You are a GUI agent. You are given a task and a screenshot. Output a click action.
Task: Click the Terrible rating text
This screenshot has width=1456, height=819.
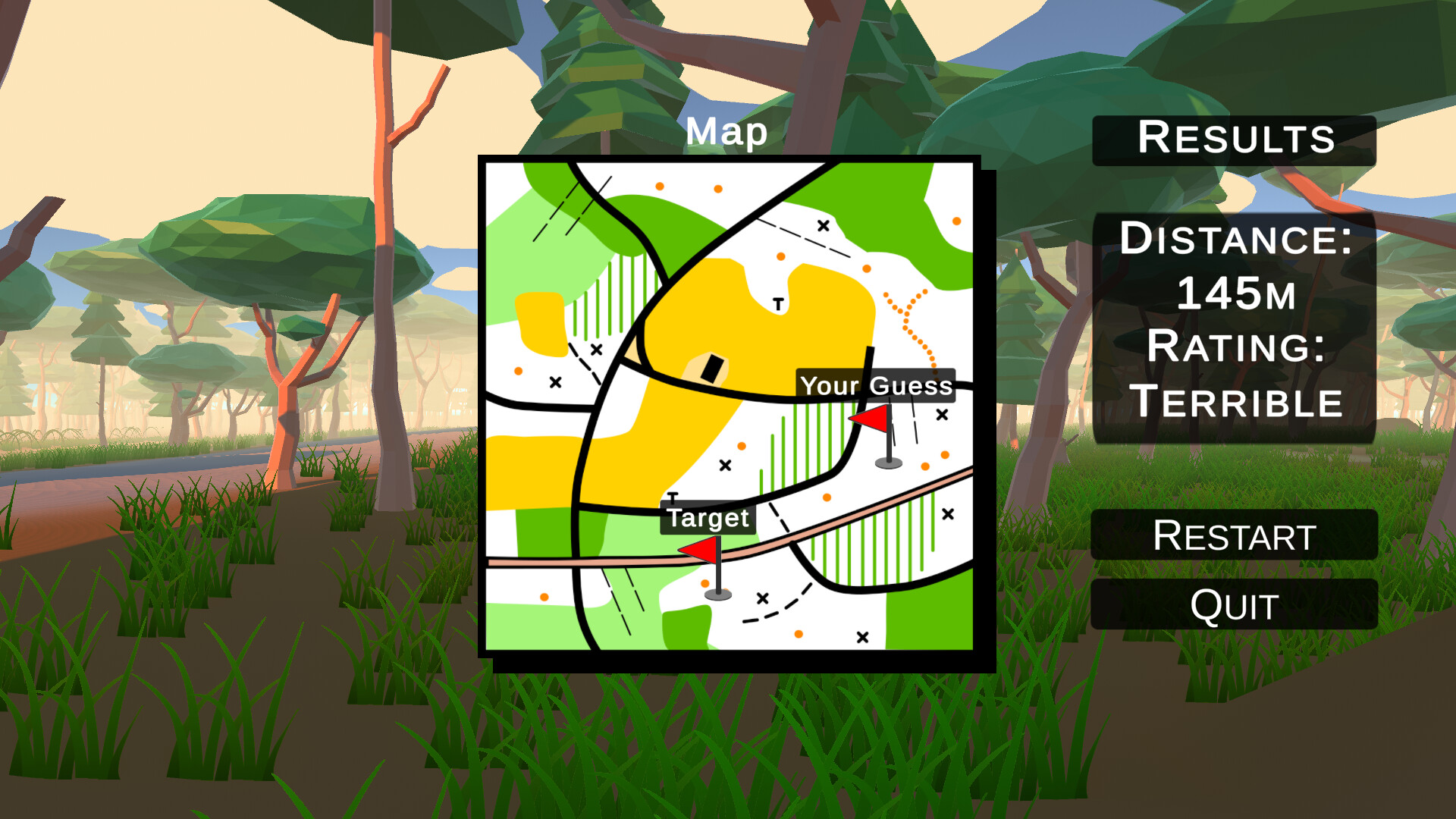tap(1236, 400)
